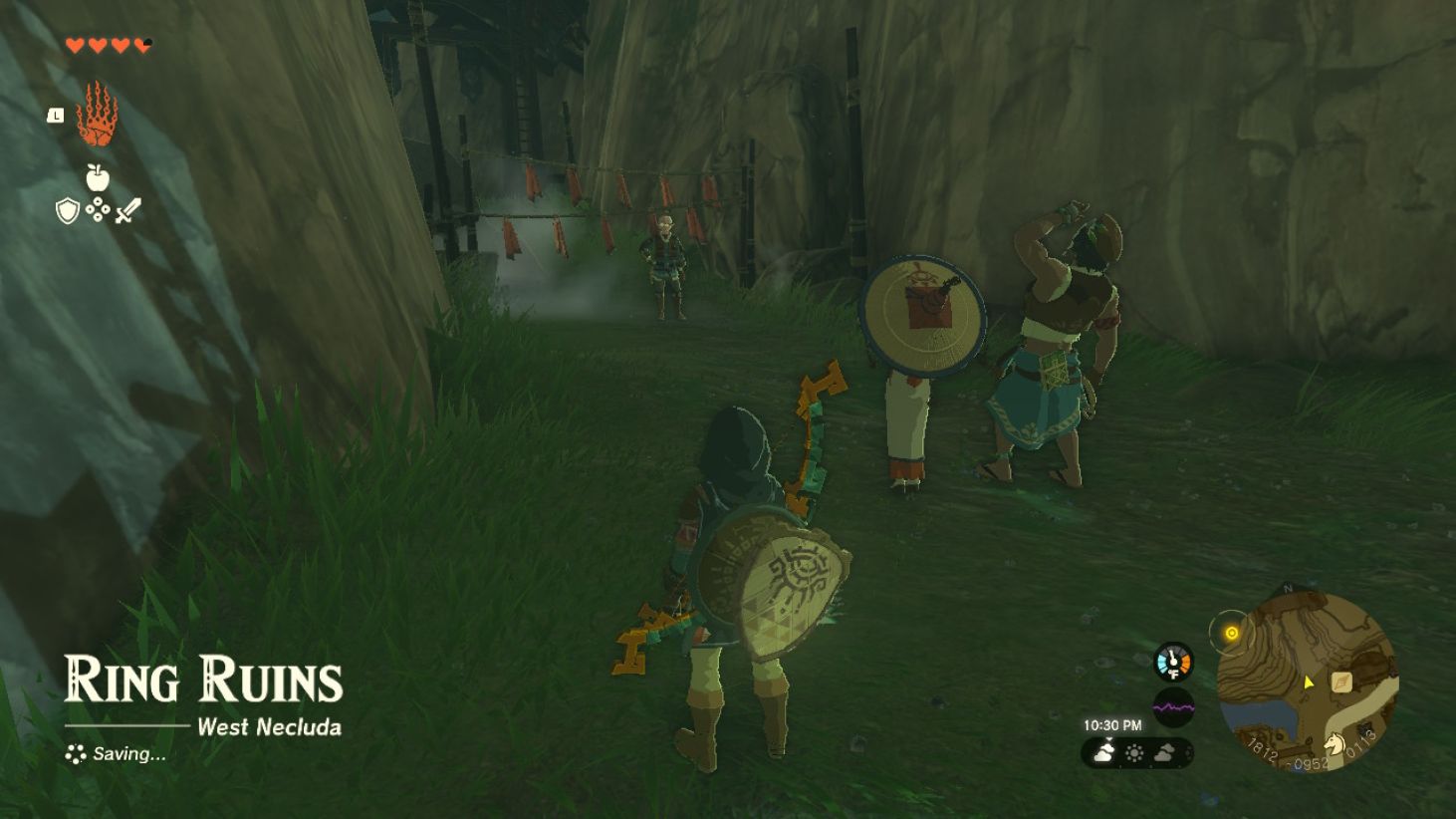Screen dimensions: 1456x819
Task: Select the horse stable icon on the minimap
Action: (1335, 744)
